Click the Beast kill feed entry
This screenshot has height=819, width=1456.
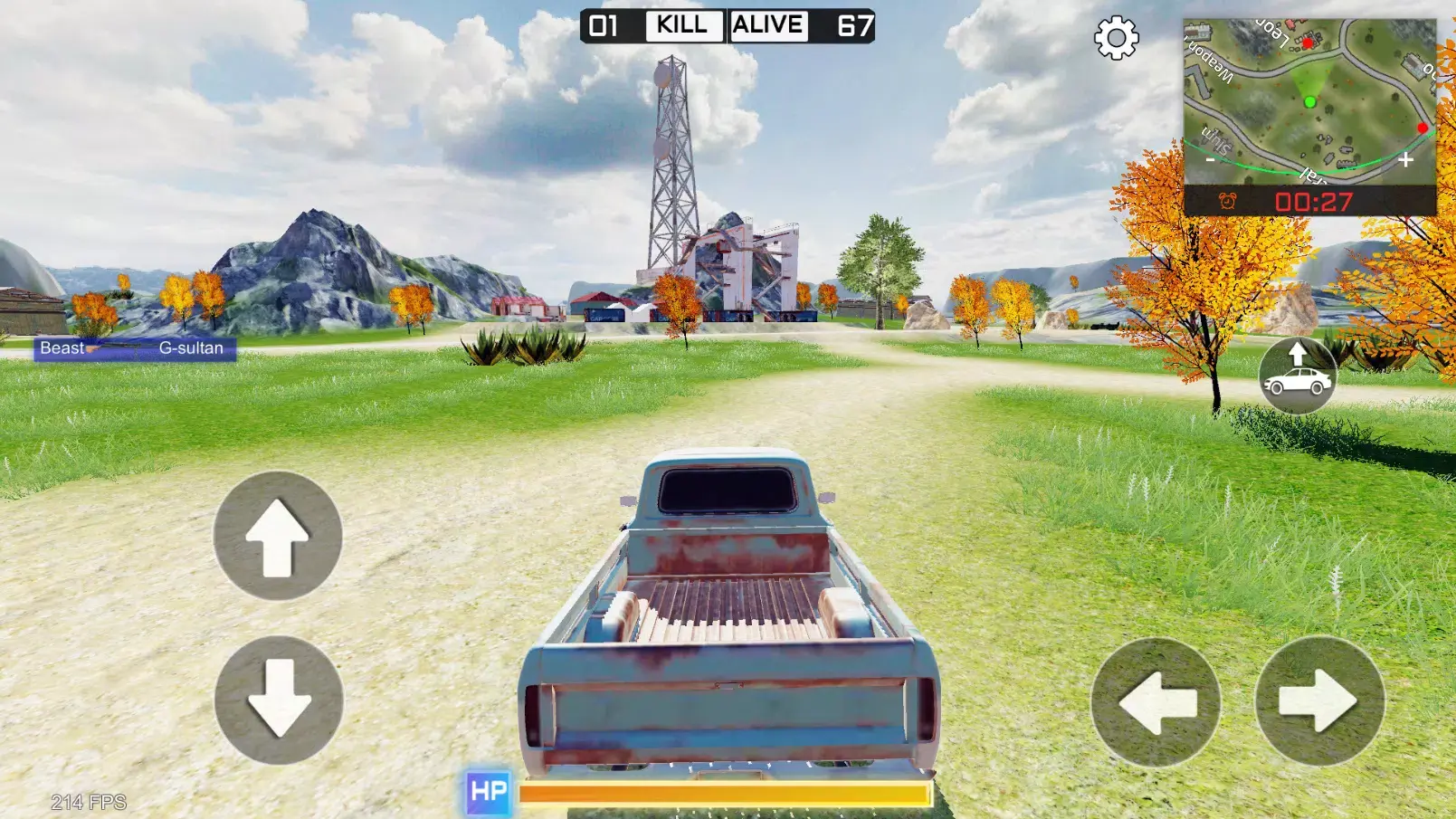click(x=62, y=348)
